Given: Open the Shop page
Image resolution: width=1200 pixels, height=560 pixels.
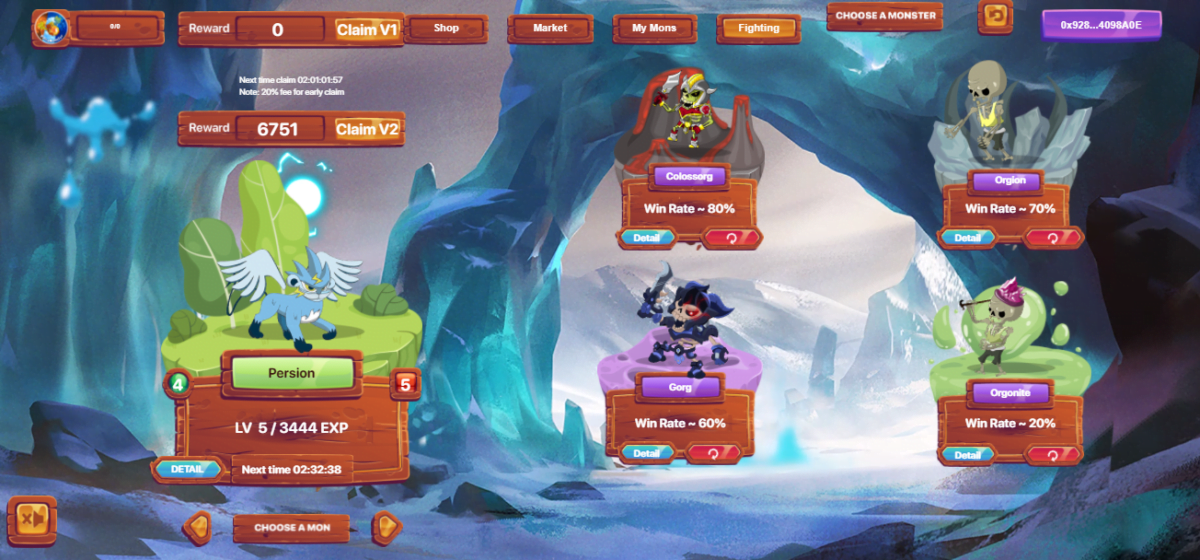Looking at the screenshot, I should pyautogui.click(x=446, y=28).
